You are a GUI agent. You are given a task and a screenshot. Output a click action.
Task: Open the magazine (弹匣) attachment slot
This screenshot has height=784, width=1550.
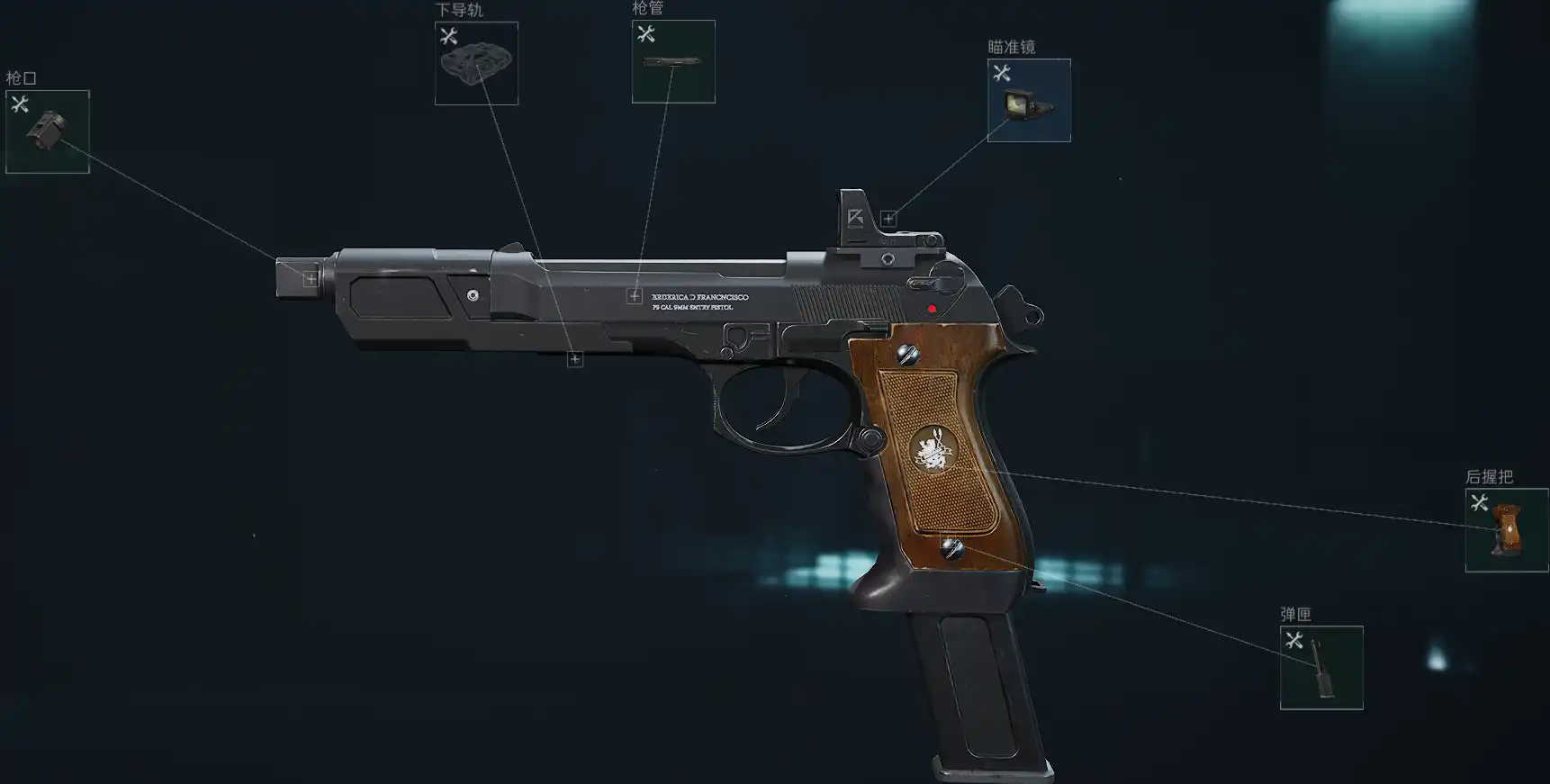(x=1320, y=667)
